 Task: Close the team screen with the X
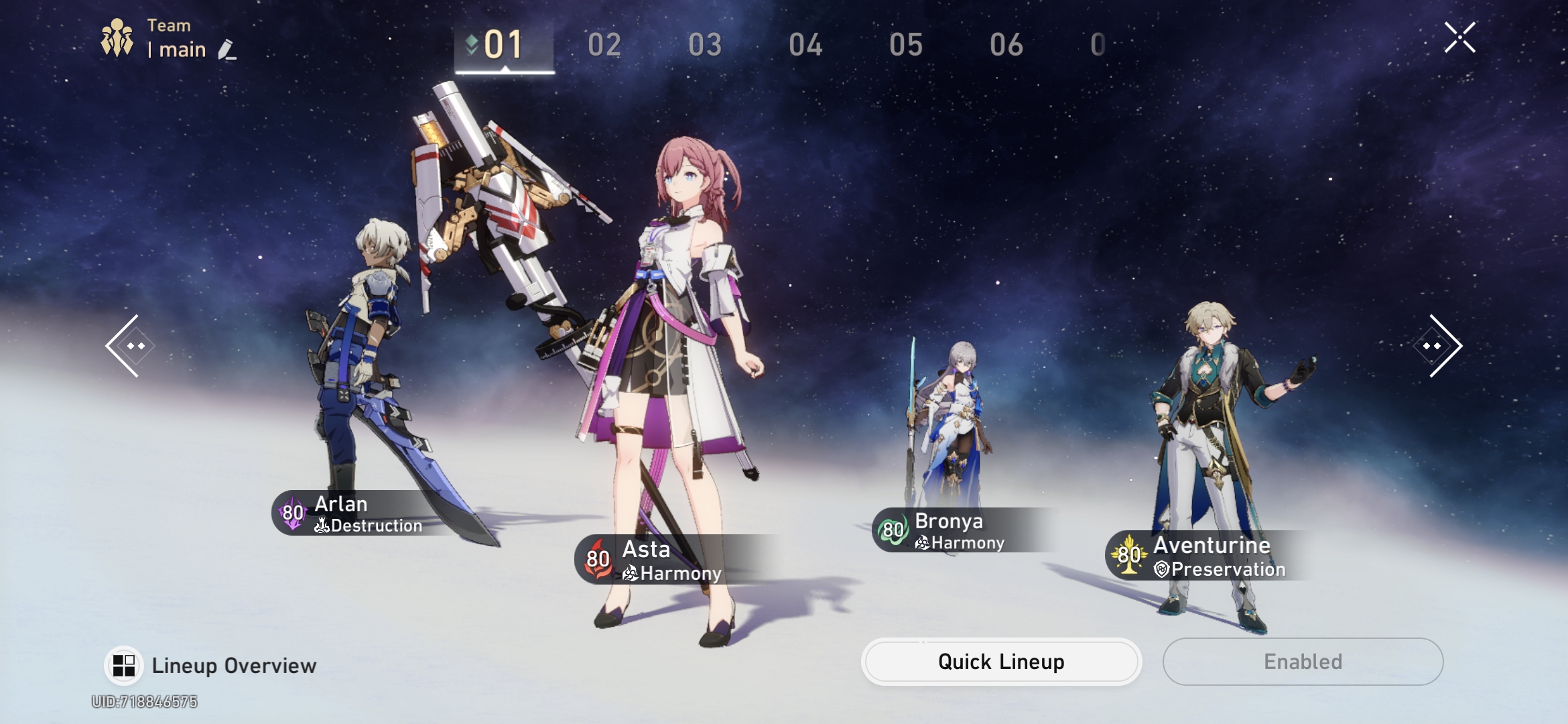pyautogui.click(x=1461, y=38)
